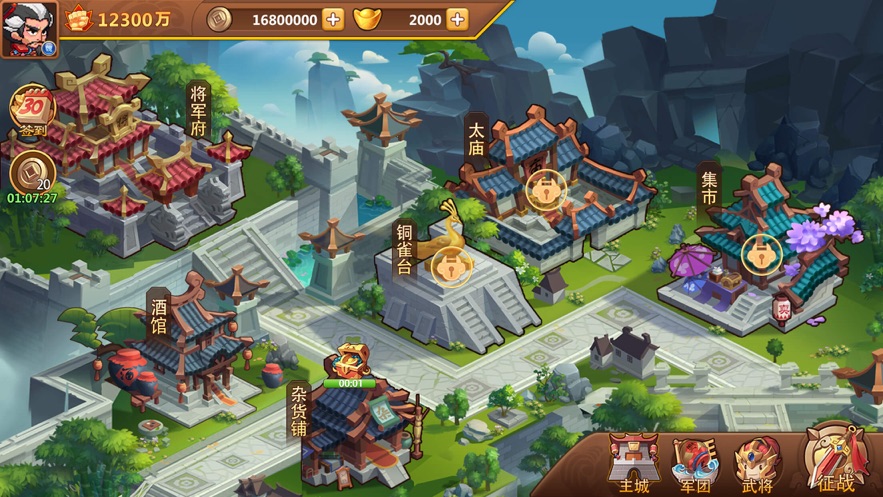Tap the locked 铜雀台 platform

pos(450,267)
